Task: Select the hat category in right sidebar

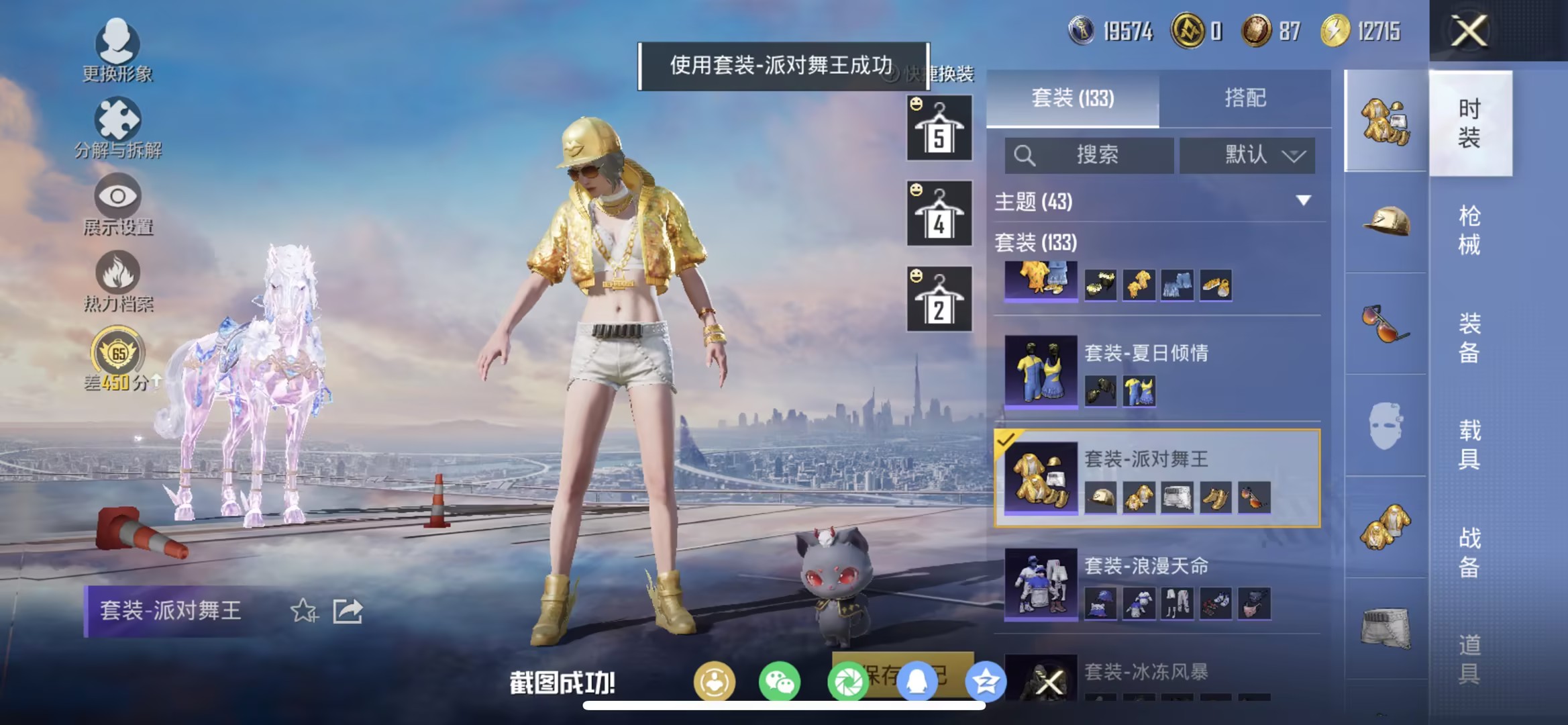Action: click(x=1386, y=222)
